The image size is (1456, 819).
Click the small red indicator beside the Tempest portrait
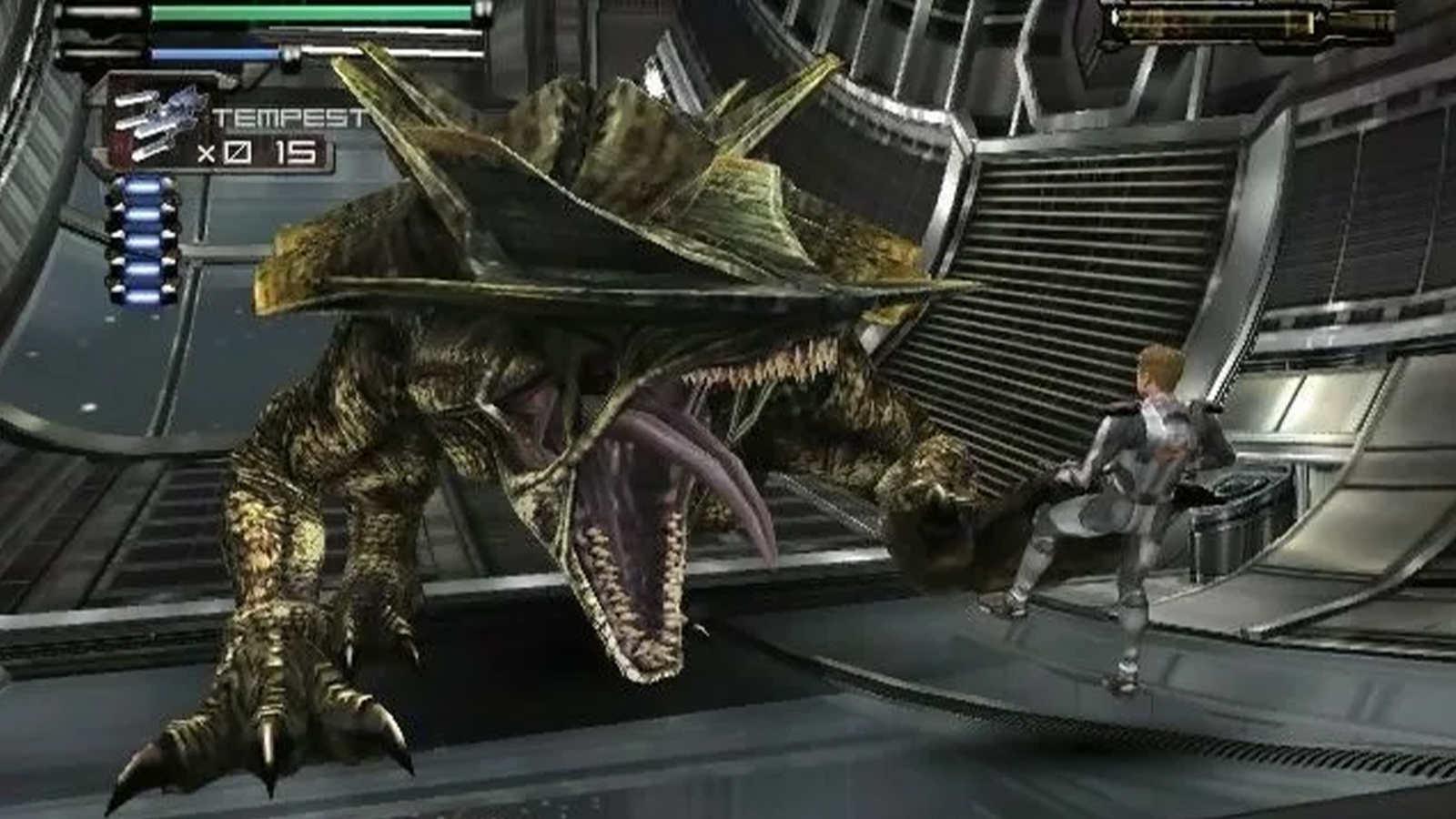119,146
